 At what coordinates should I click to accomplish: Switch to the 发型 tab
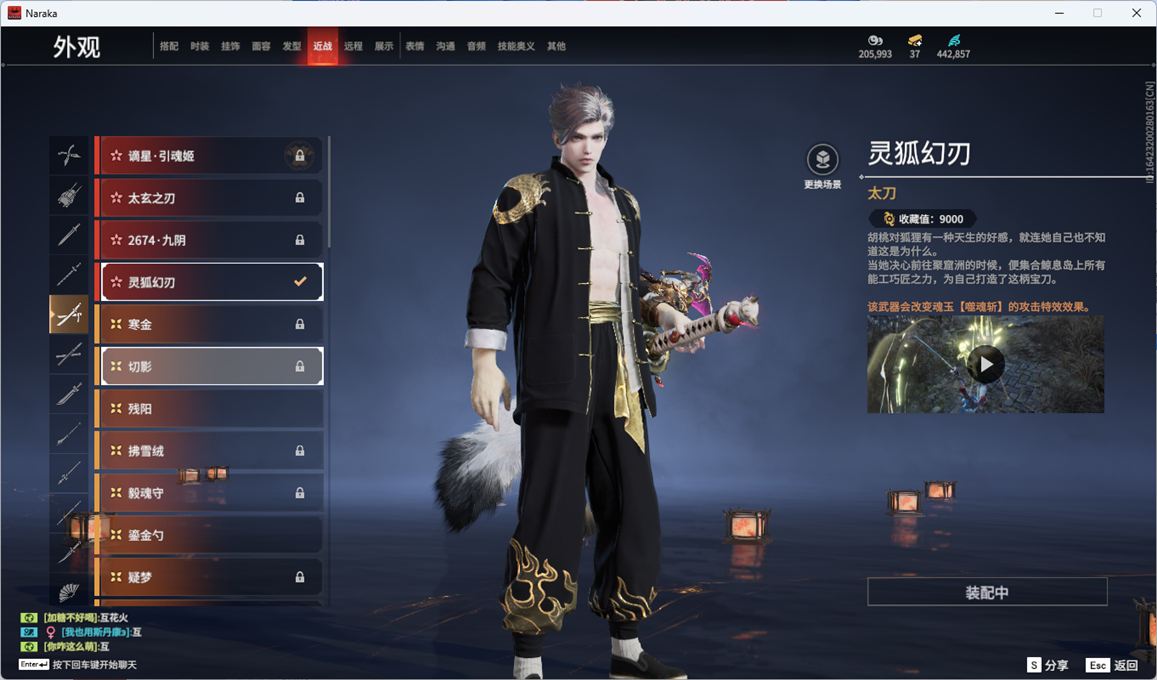[x=292, y=46]
